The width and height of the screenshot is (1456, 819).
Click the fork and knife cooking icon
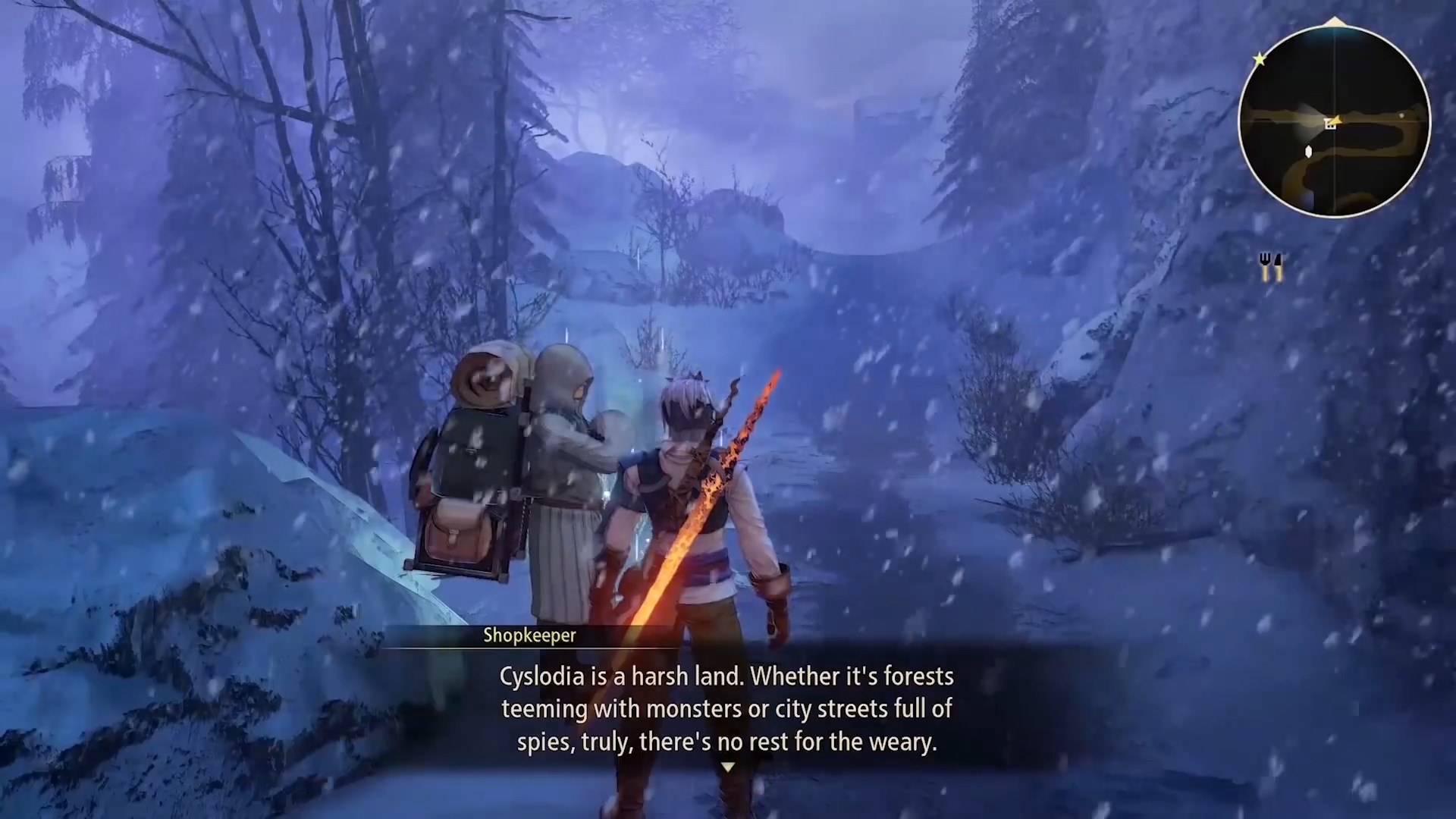coord(1272,267)
